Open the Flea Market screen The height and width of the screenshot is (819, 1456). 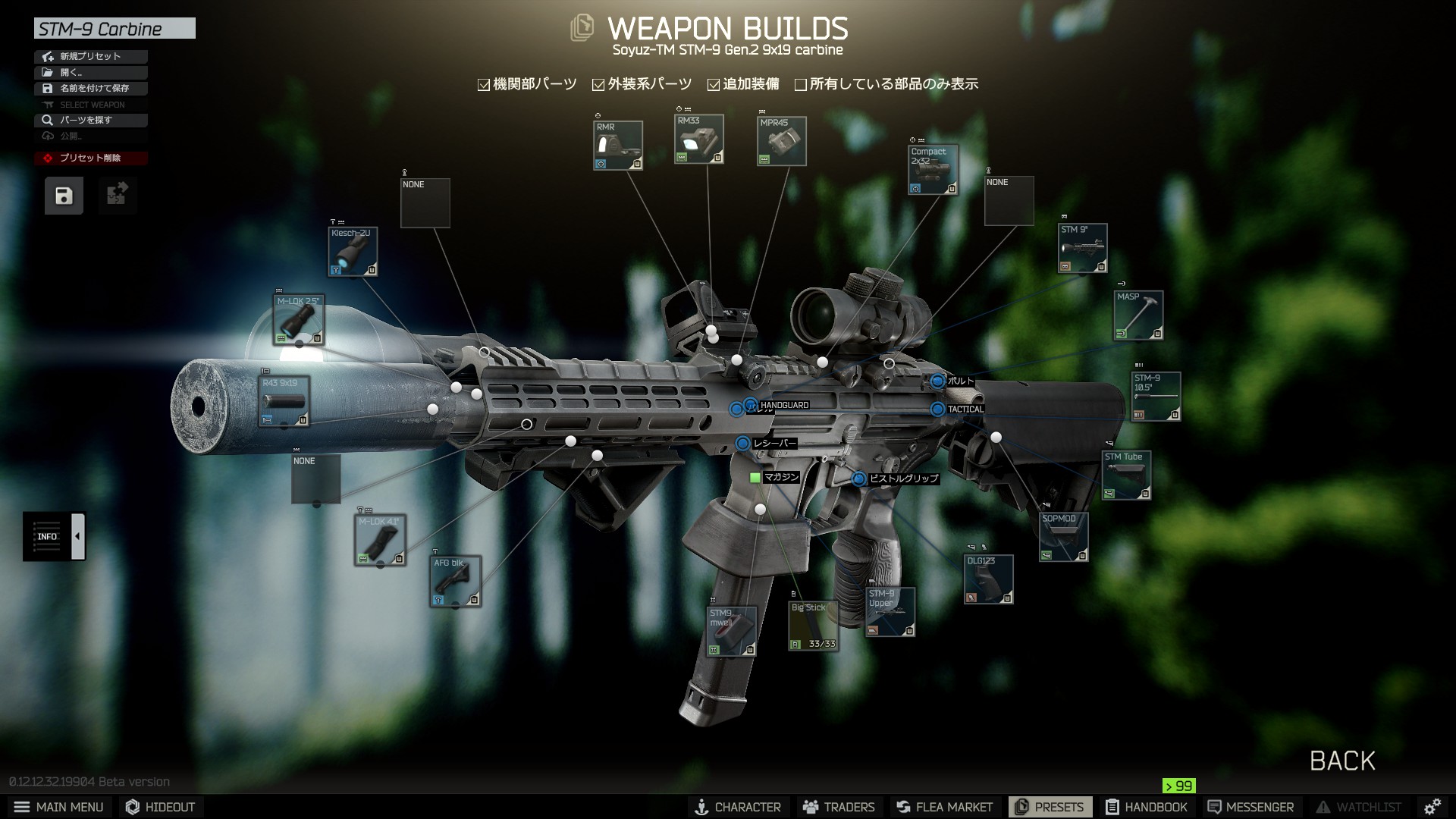(x=944, y=807)
